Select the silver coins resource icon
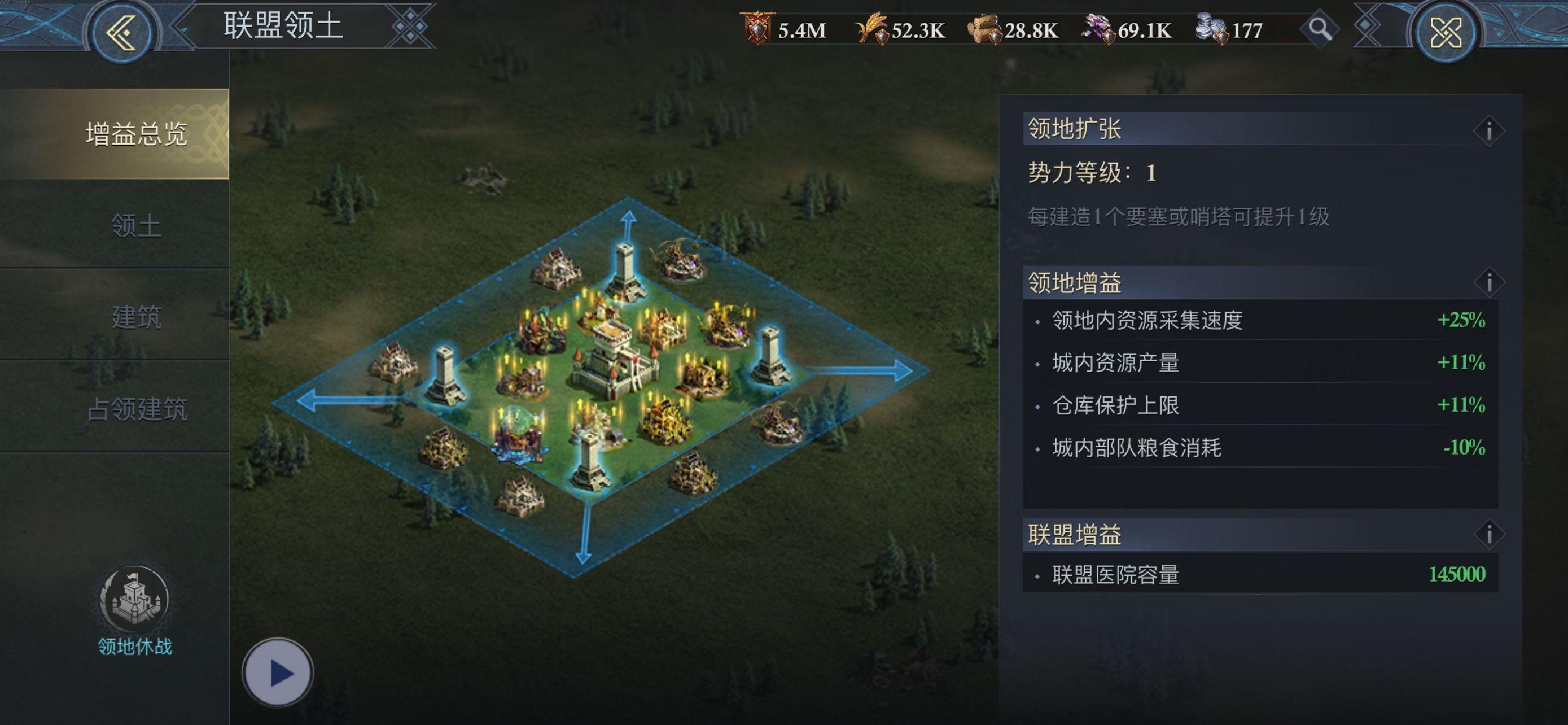The height and width of the screenshot is (725, 1568). point(1211,29)
